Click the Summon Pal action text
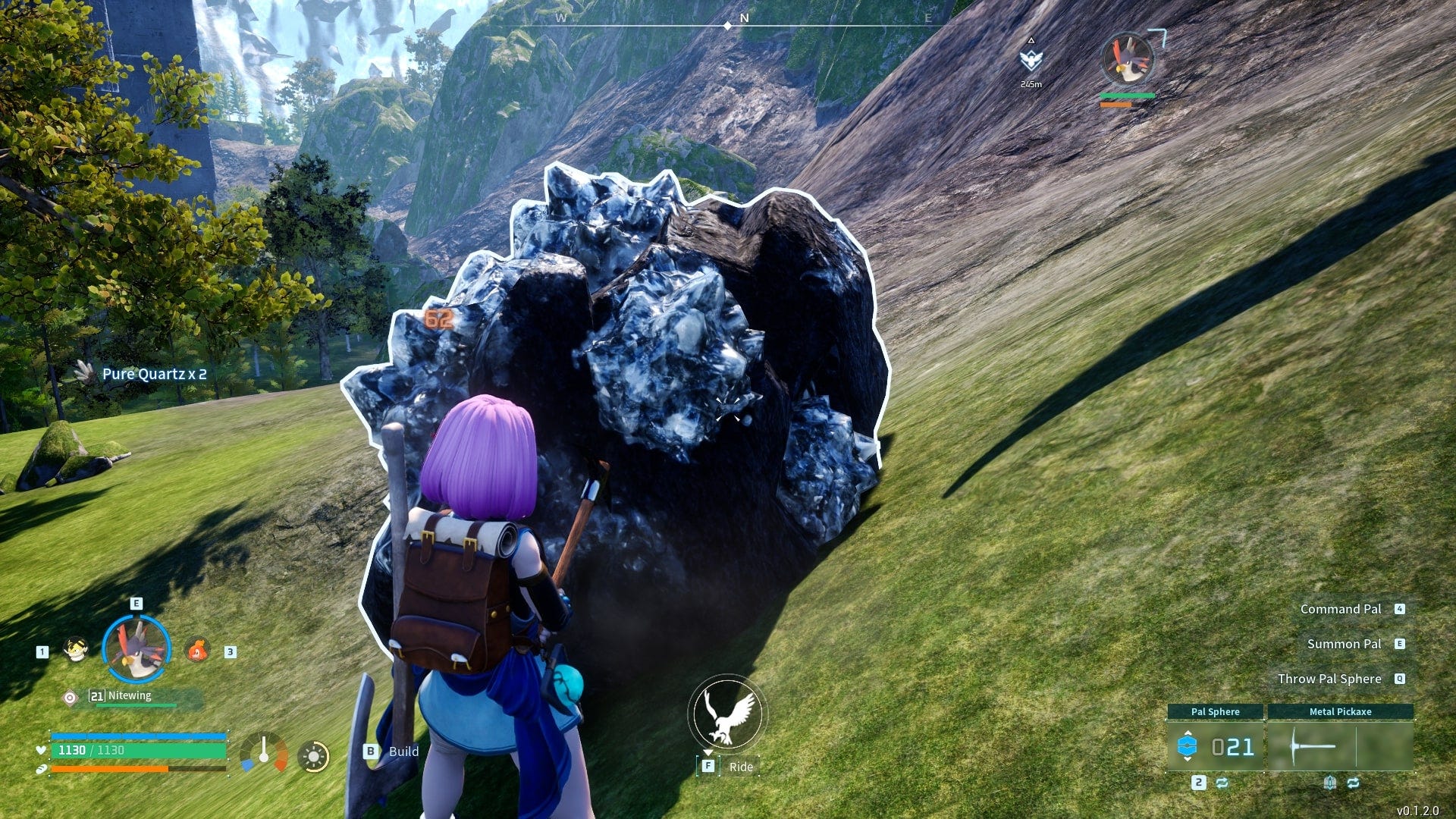 [x=1345, y=644]
